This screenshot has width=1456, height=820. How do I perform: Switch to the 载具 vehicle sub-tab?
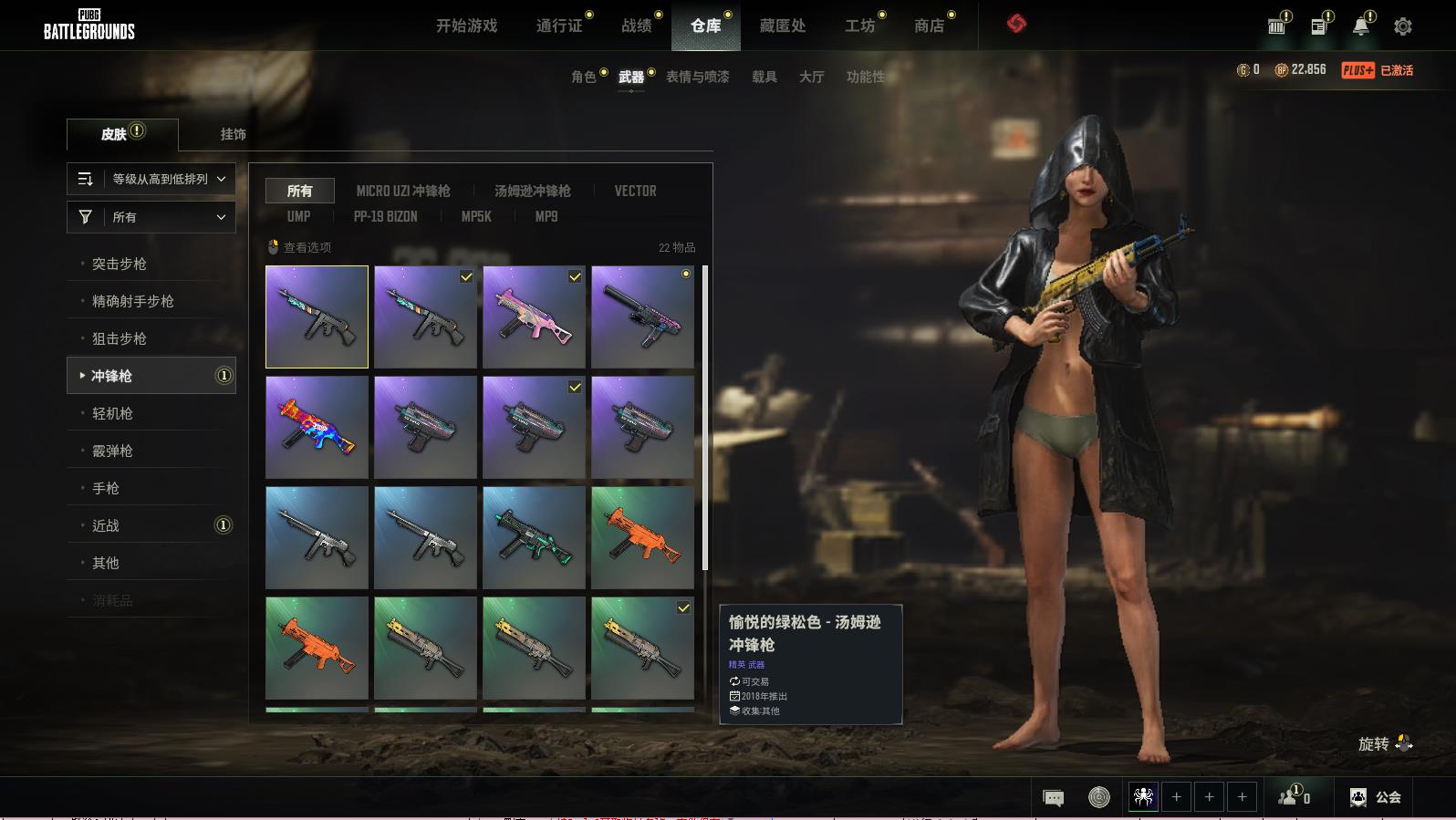(764, 77)
